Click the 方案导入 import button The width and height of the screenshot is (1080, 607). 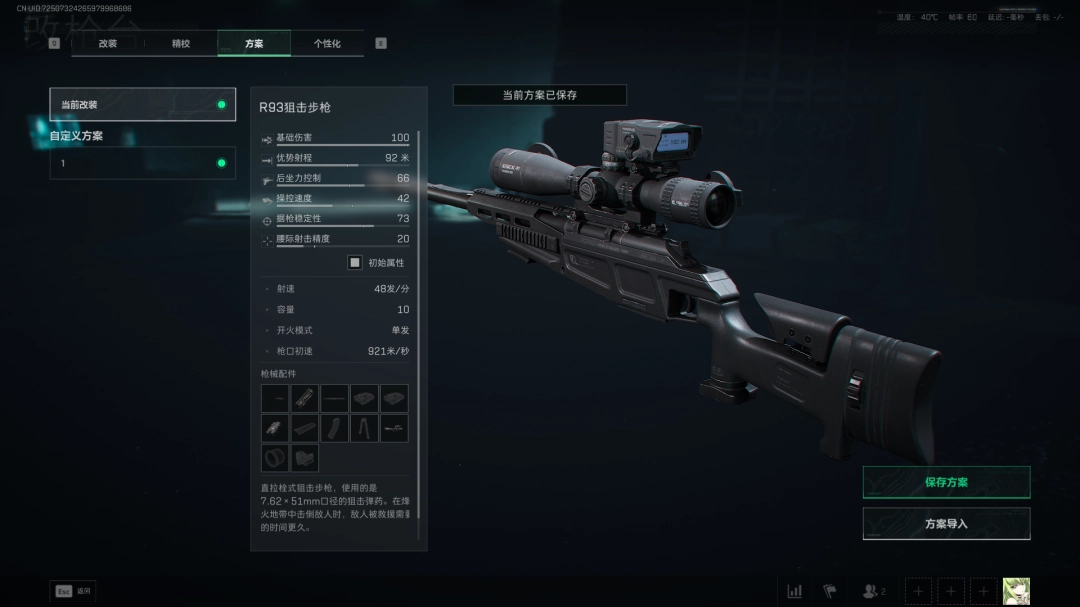tap(946, 523)
